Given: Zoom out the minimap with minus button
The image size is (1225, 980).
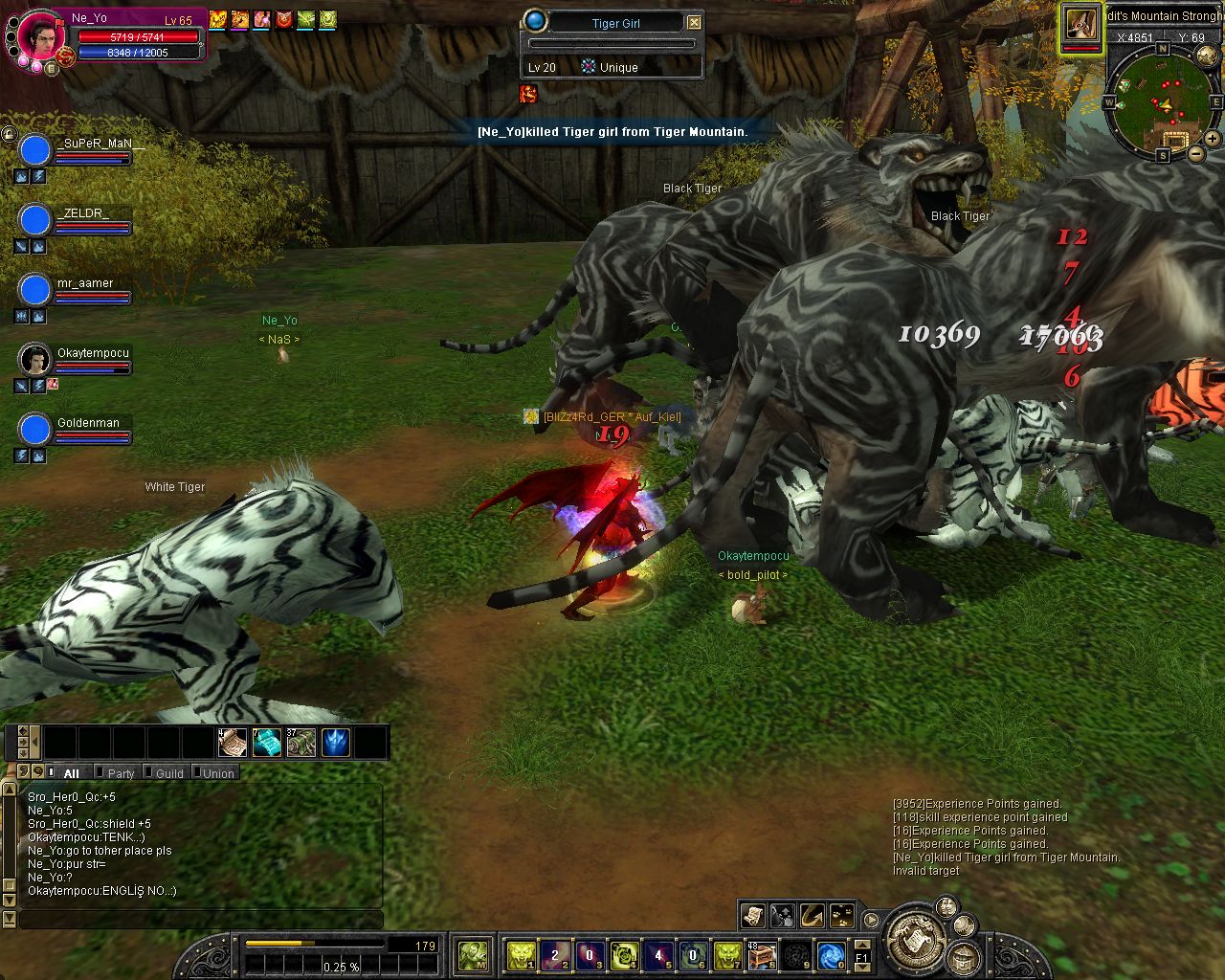Looking at the screenshot, I should click(x=1196, y=153).
